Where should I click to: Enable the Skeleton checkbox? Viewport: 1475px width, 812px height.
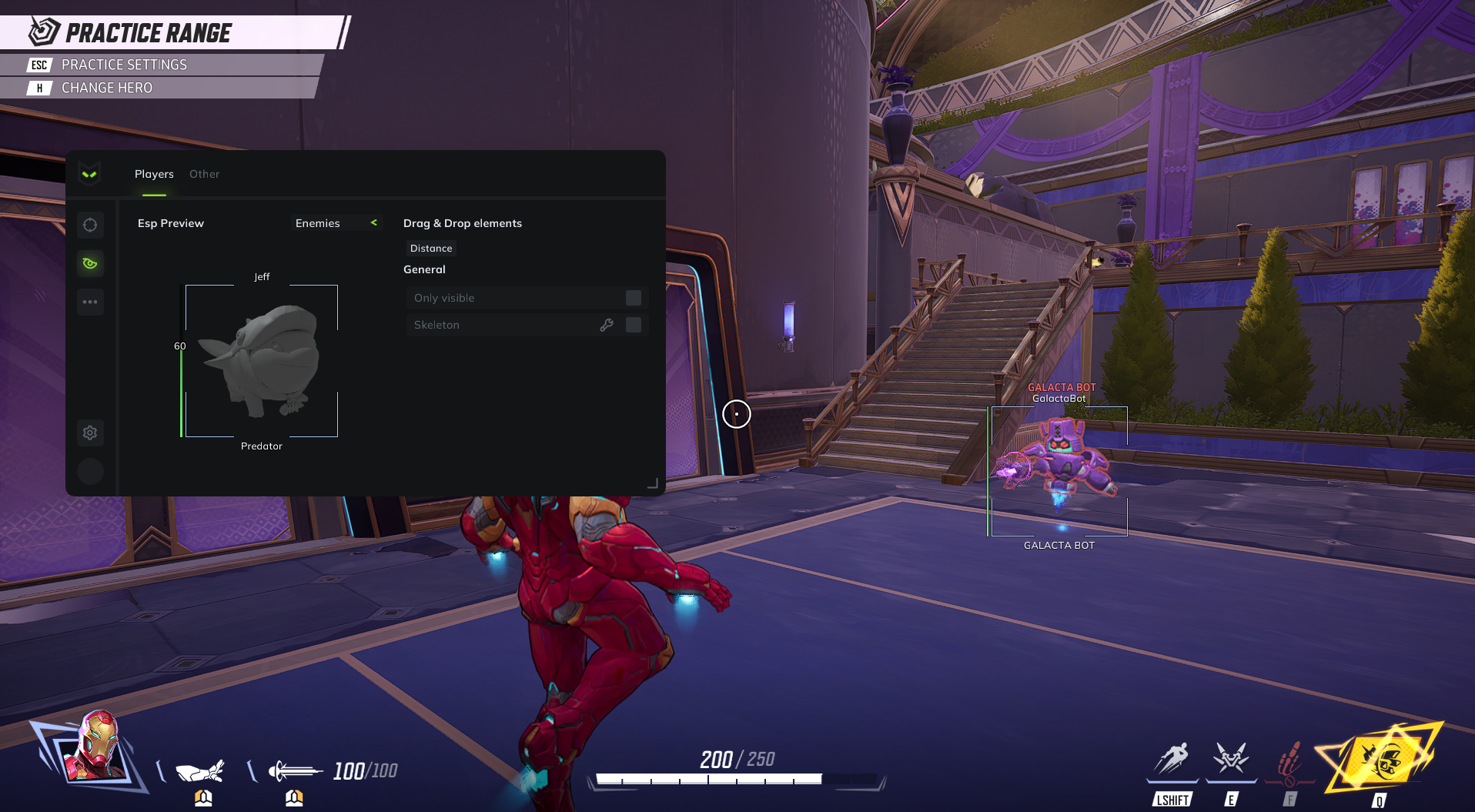634,325
